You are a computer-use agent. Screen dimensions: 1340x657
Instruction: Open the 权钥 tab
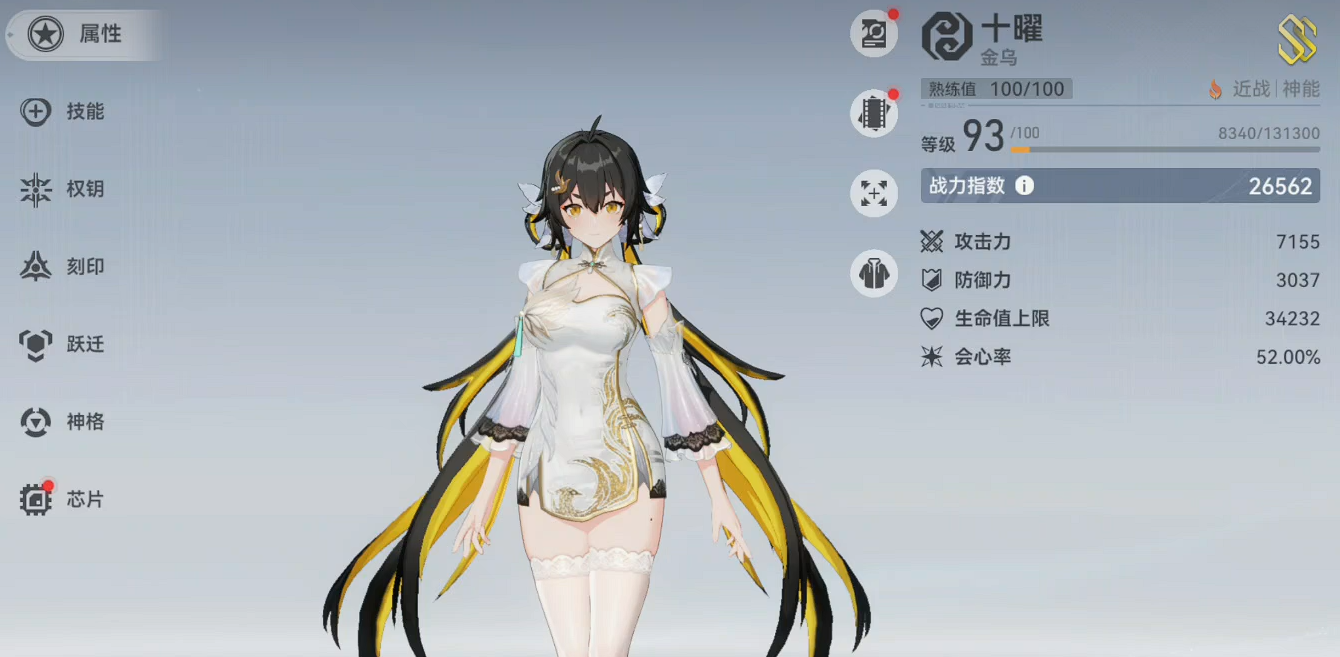point(66,189)
